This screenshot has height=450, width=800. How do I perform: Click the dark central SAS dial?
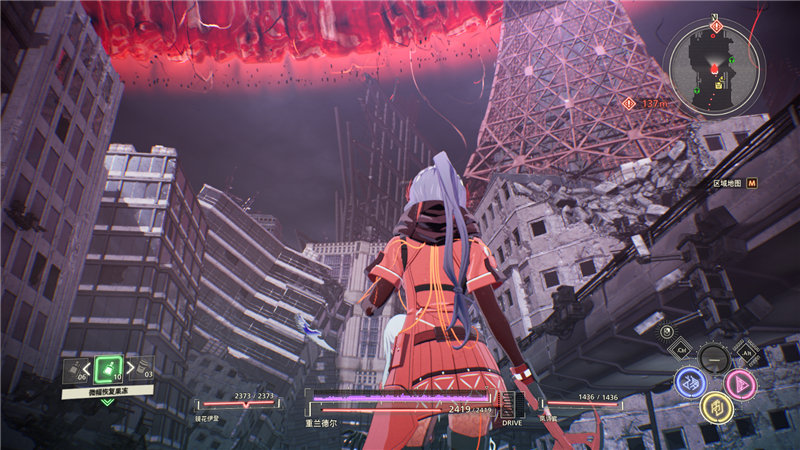pyautogui.click(x=714, y=358)
